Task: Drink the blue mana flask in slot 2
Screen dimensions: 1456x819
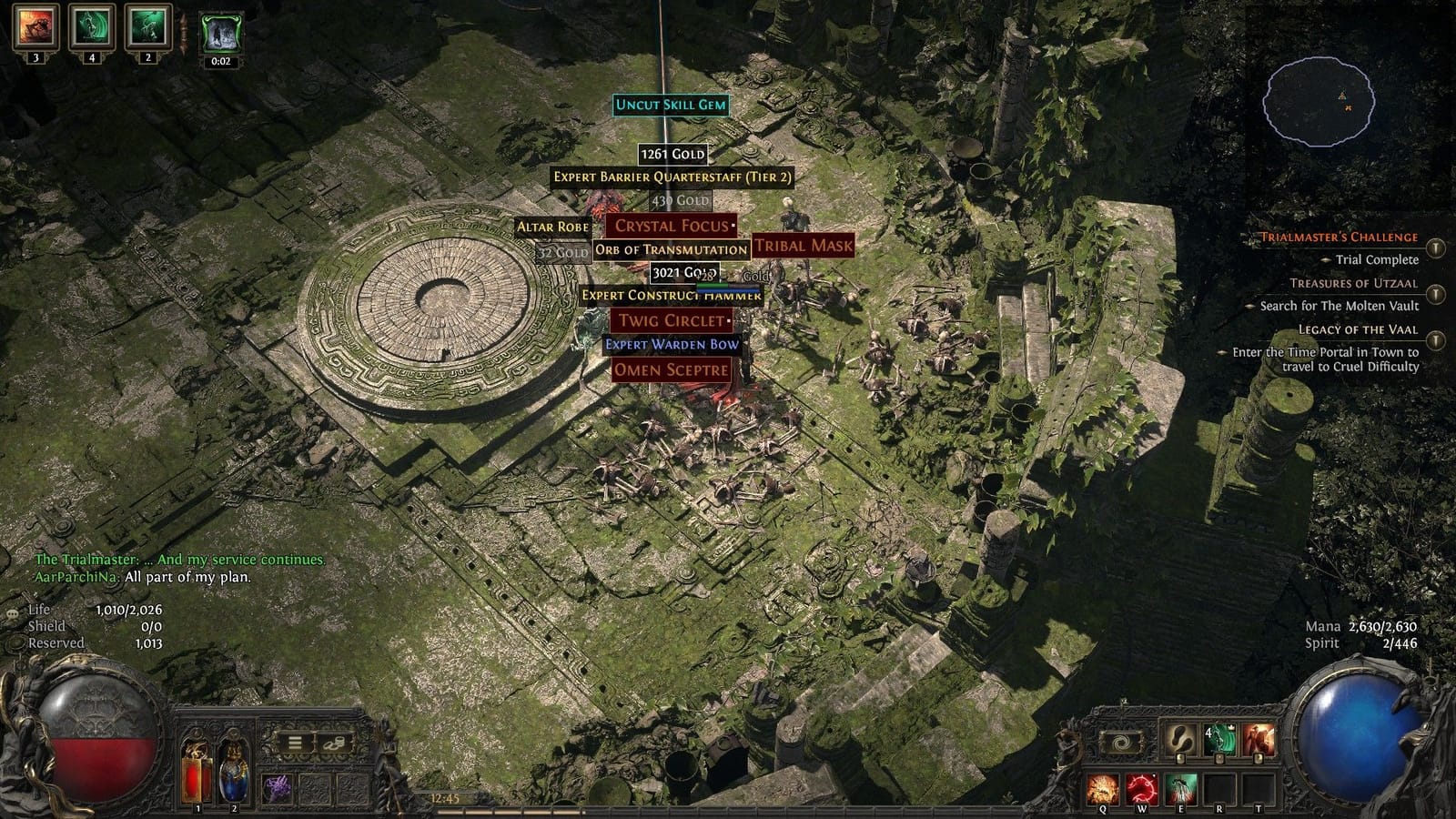Action: click(x=233, y=772)
